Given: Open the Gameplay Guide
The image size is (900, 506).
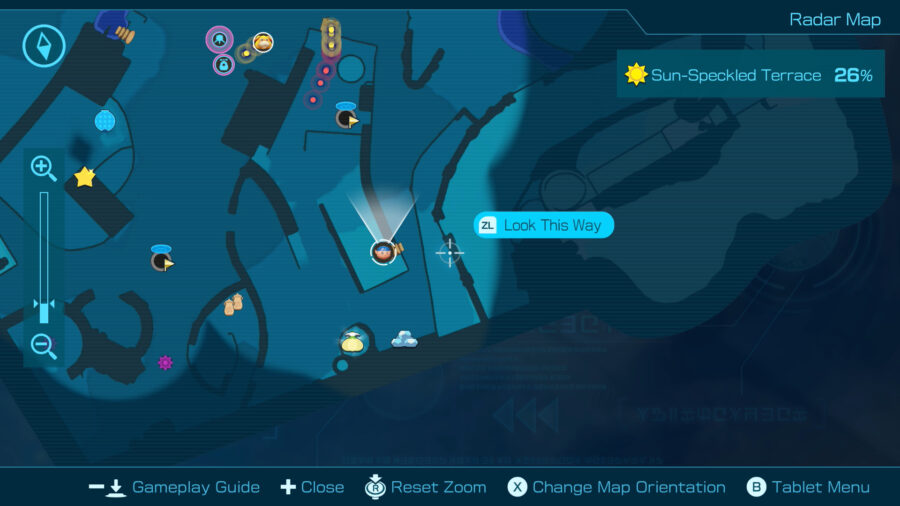Looking at the screenshot, I should coord(174,487).
